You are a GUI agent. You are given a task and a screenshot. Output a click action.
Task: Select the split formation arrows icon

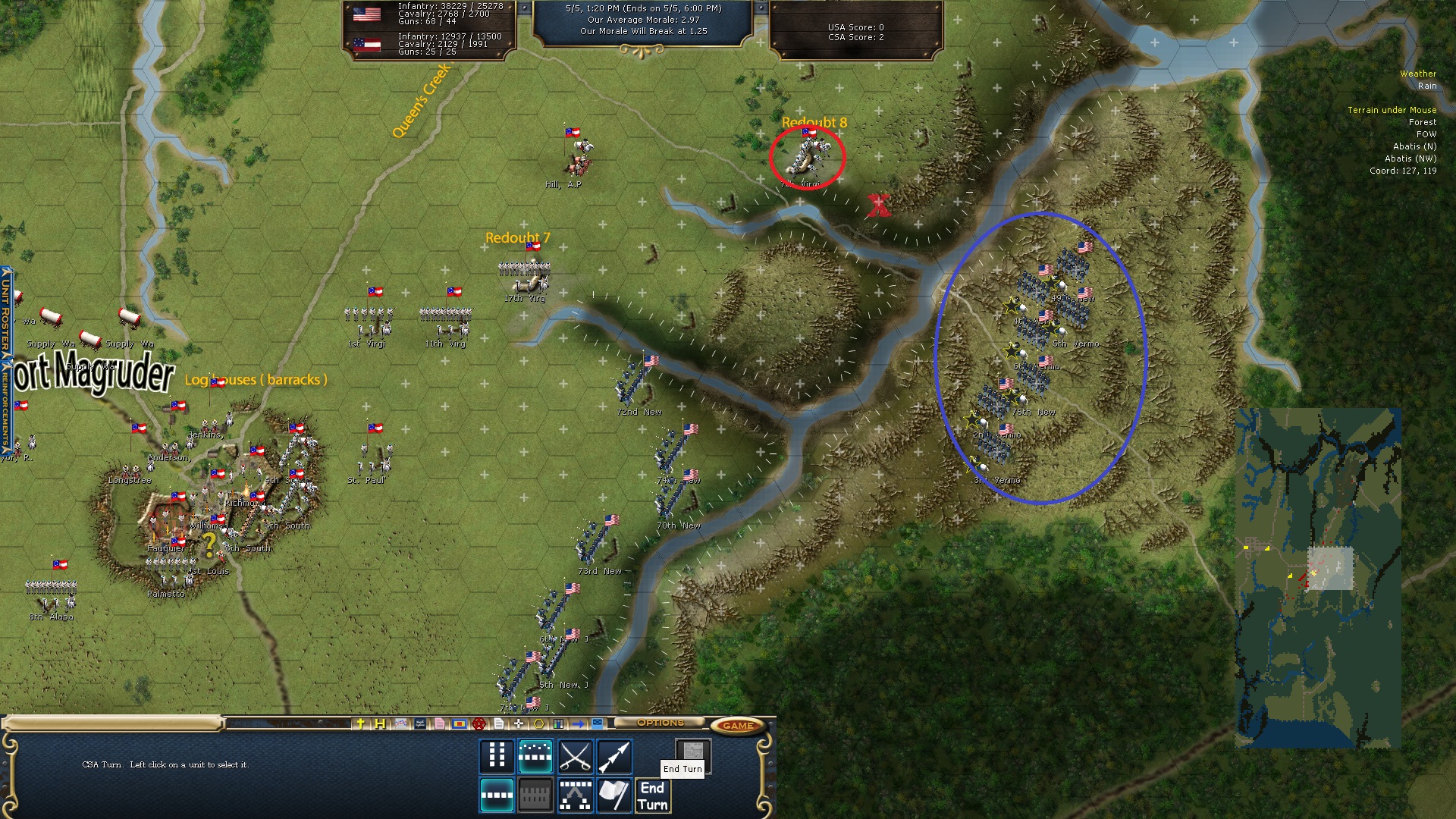point(575,795)
